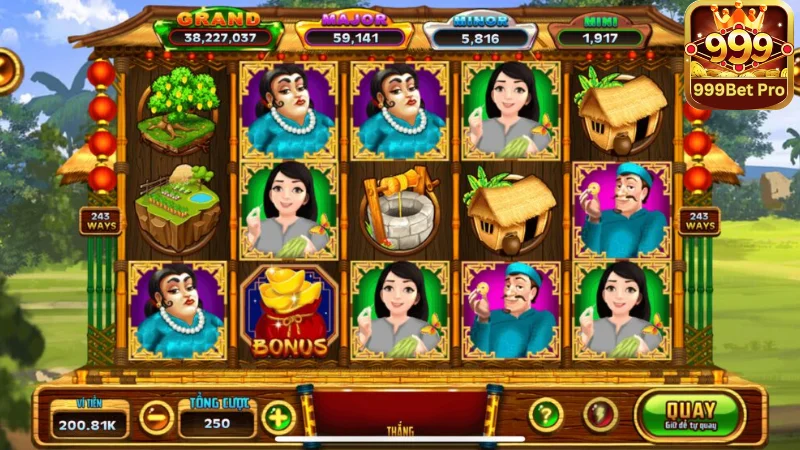Spin the reels with the QUAY button

[690, 415]
